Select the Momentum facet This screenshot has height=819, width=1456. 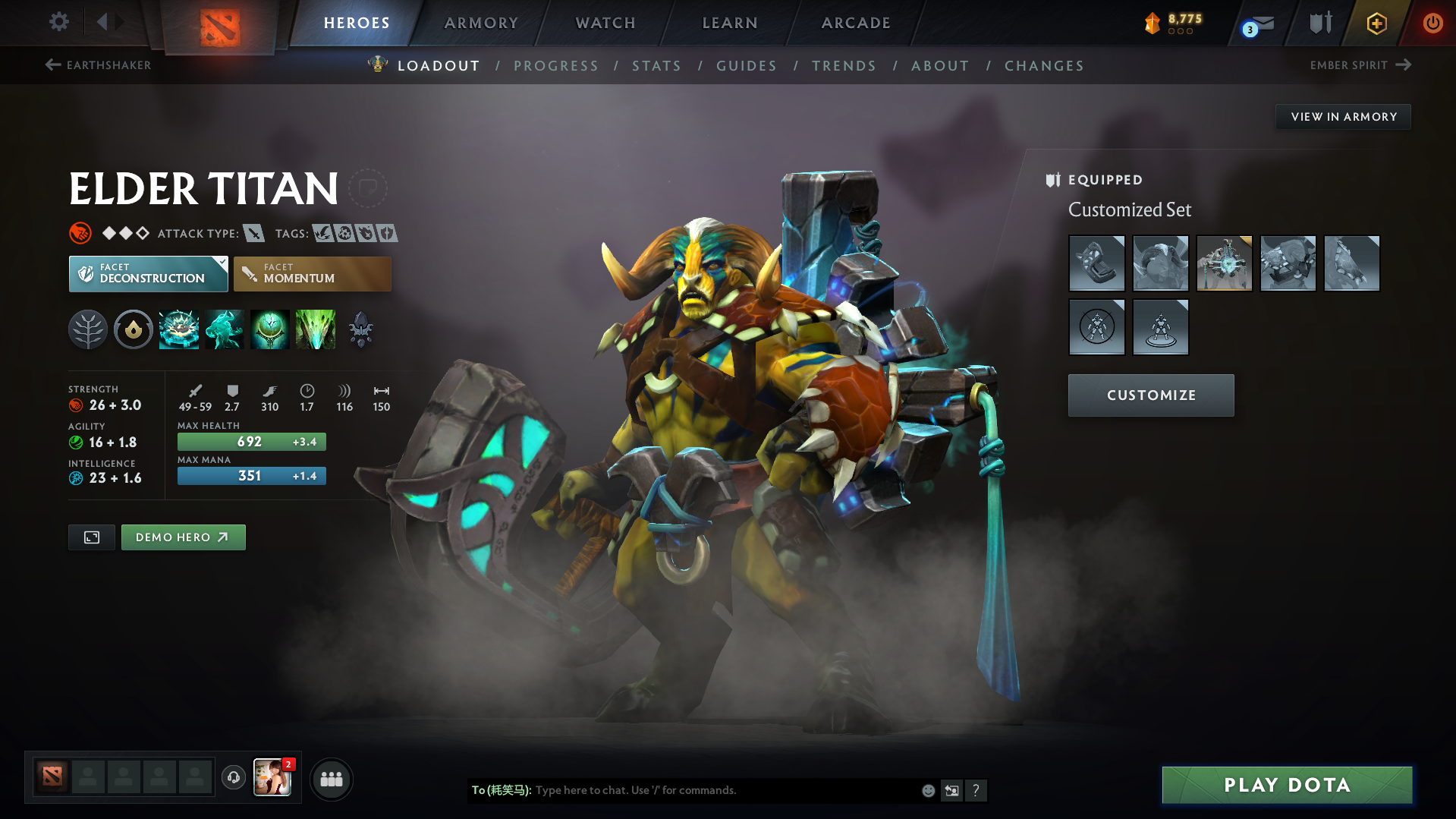pyautogui.click(x=312, y=273)
